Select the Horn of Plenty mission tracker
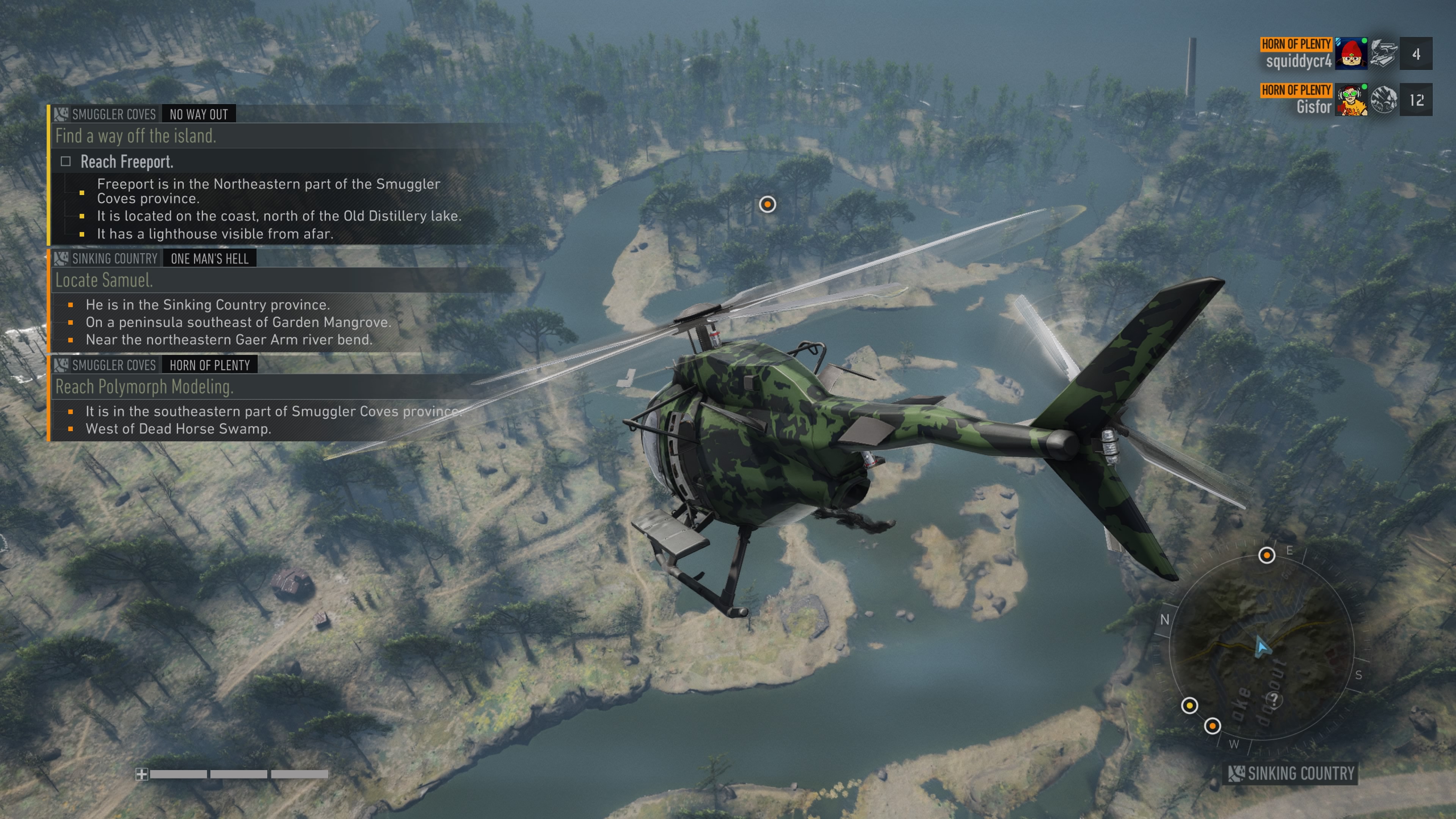Image resolution: width=1456 pixels, height=819 pixels. tap(209, 365)
